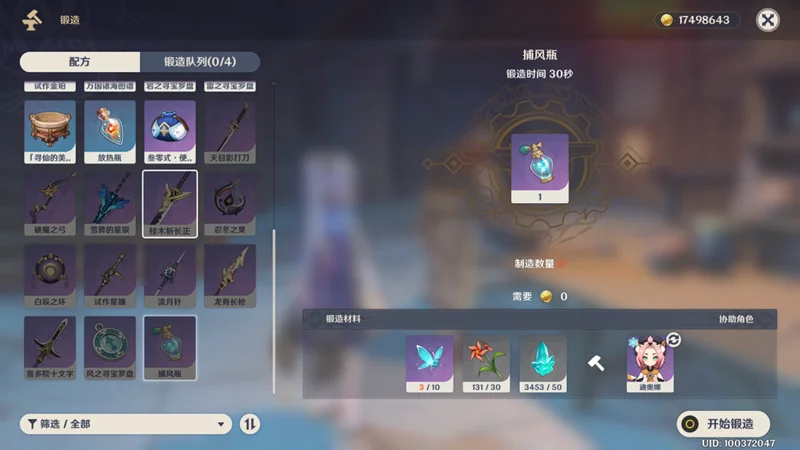Inspect the butterfly wings material slot

click(429, 362)
